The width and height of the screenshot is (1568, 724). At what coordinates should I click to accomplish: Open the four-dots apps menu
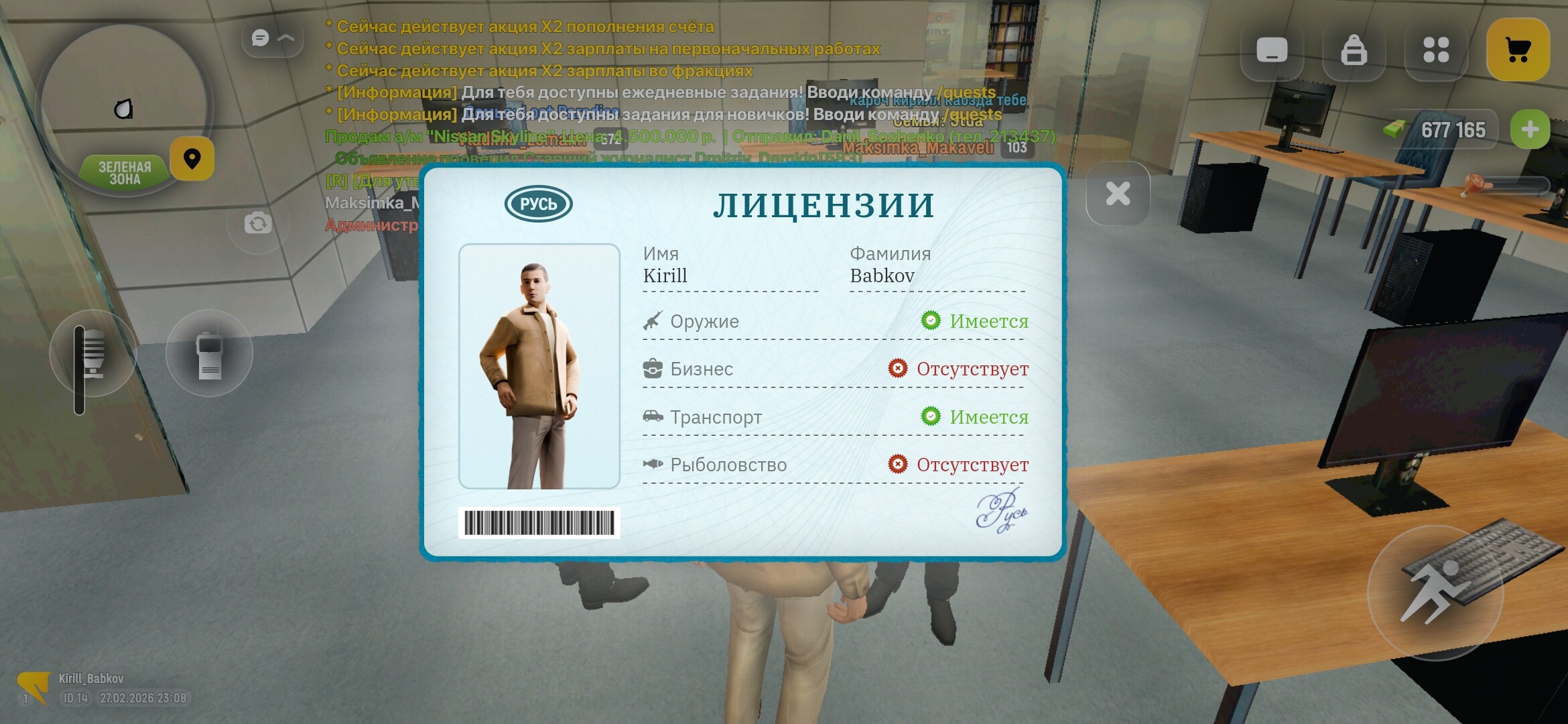[x=1436, y=48]
